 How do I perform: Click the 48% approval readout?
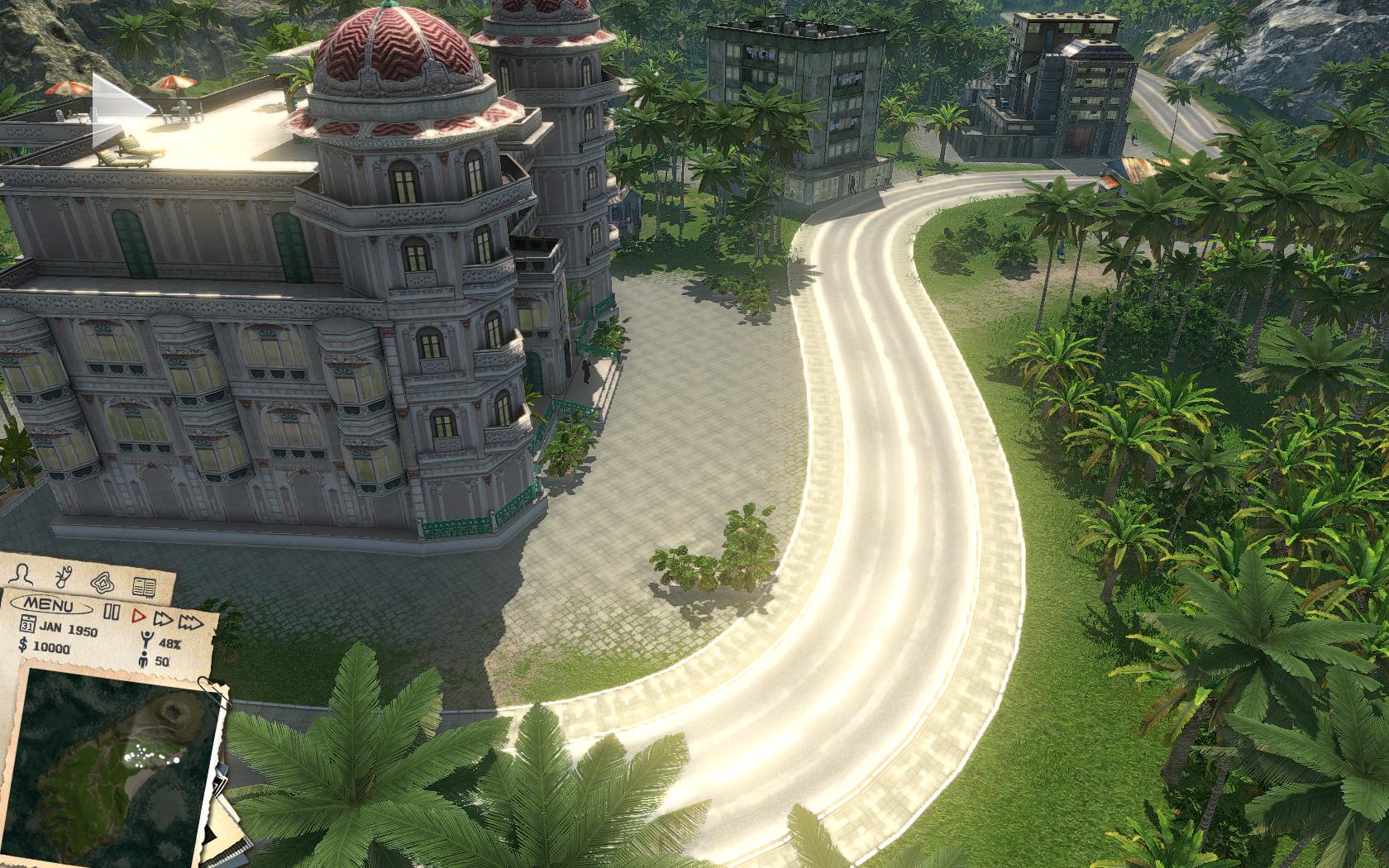pyautogui.click(x=170, y=644)
